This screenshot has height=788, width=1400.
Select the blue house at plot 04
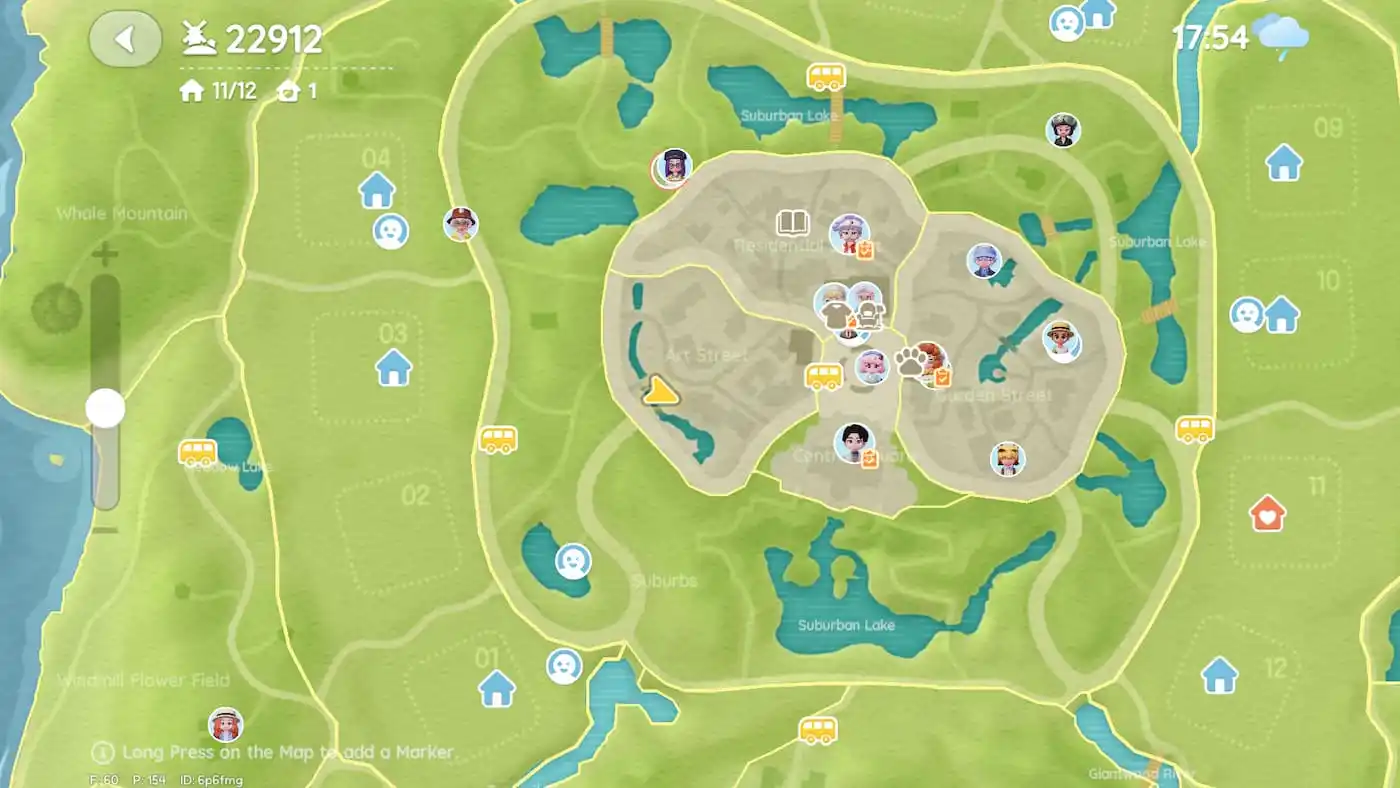coord(377,189)
